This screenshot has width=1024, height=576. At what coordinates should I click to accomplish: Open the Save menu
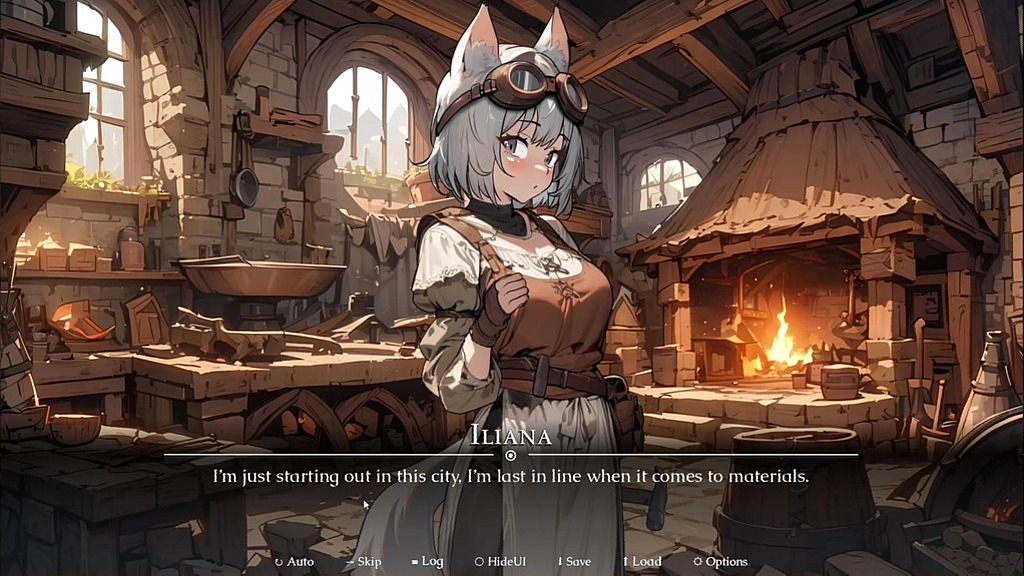575,562
